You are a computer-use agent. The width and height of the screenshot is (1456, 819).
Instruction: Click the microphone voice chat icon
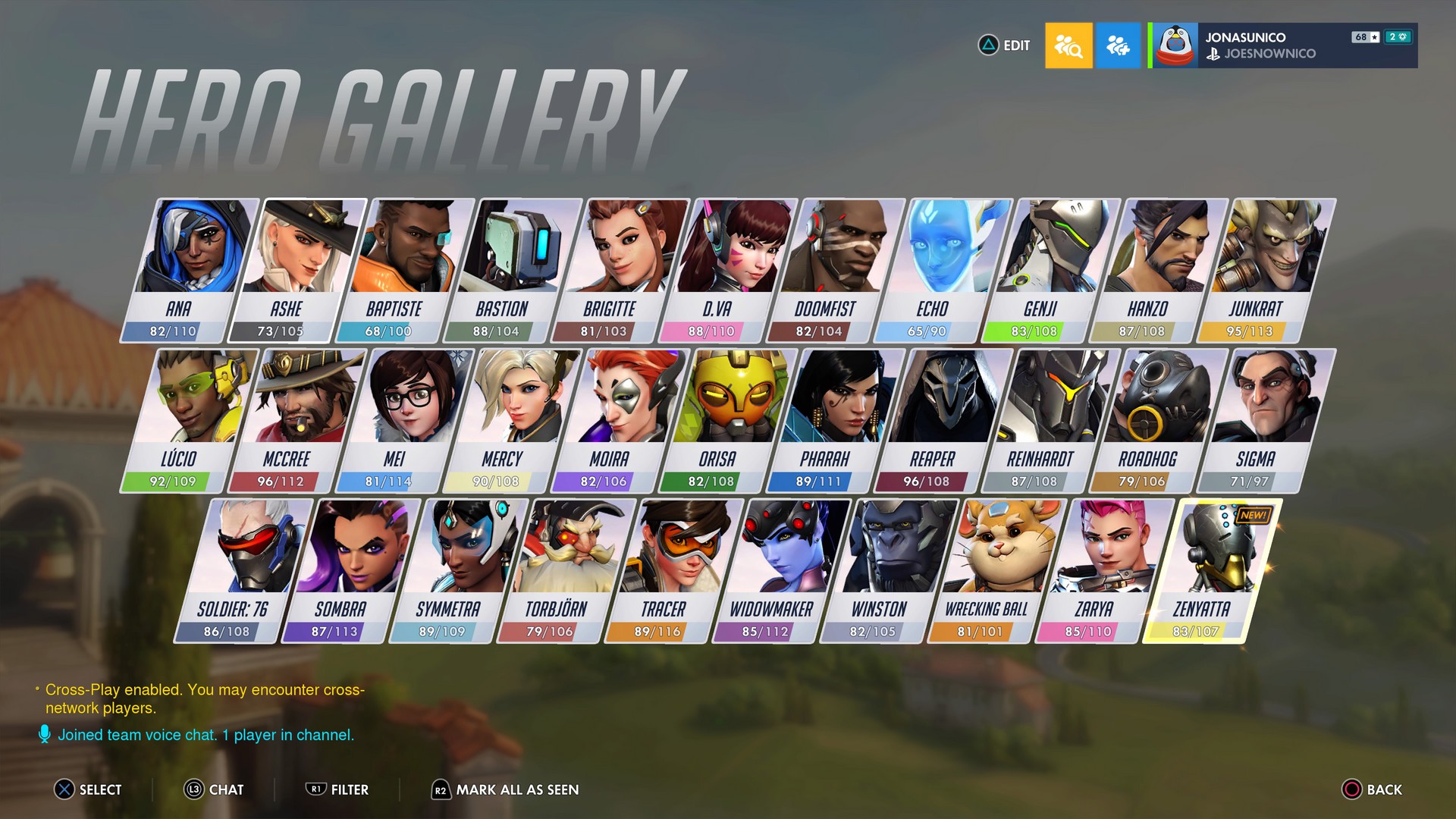coord(43,735)
